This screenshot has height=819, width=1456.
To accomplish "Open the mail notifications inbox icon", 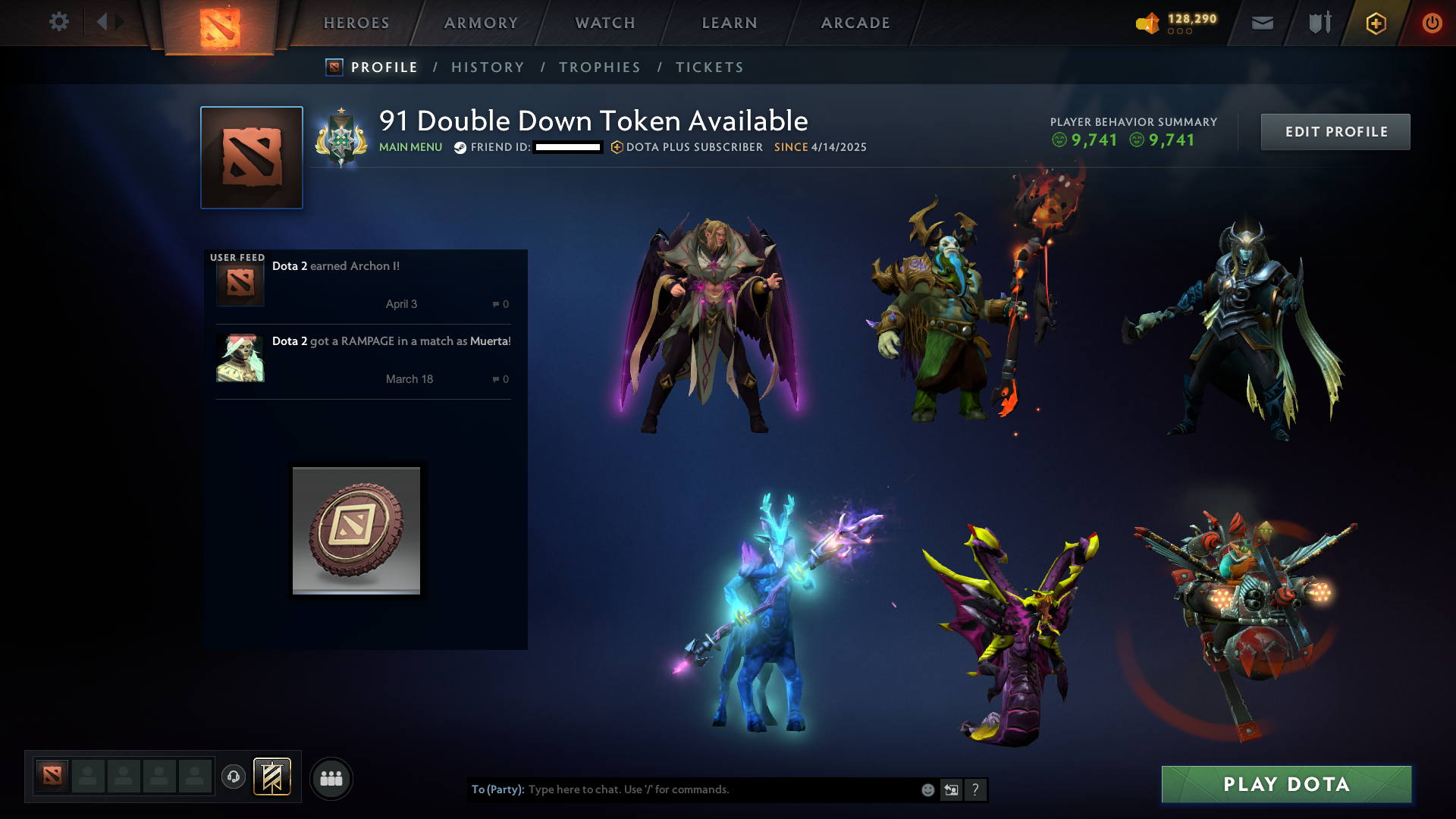I will [x=1262, y=23].
